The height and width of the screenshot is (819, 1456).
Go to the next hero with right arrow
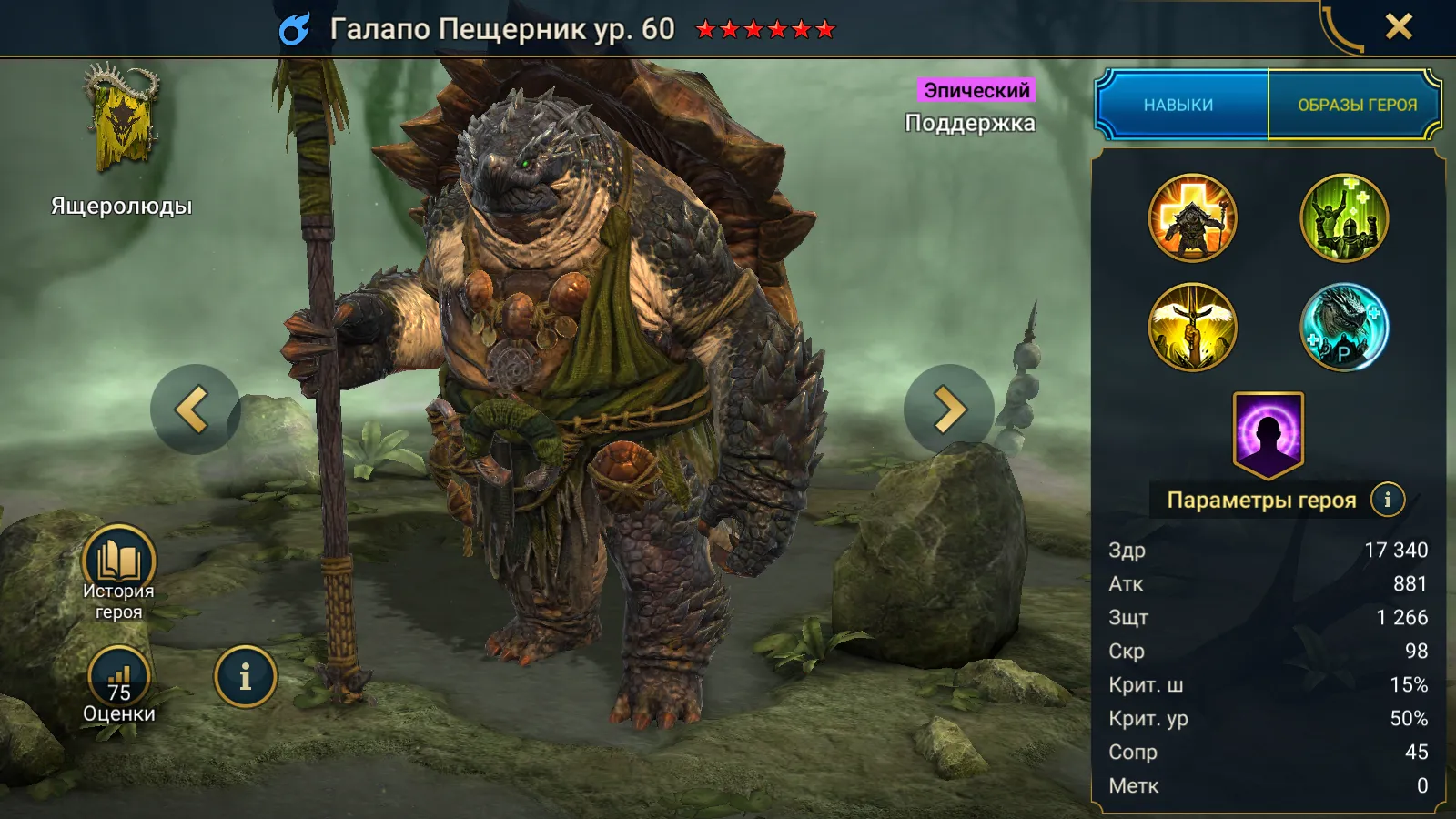[947, 409]
